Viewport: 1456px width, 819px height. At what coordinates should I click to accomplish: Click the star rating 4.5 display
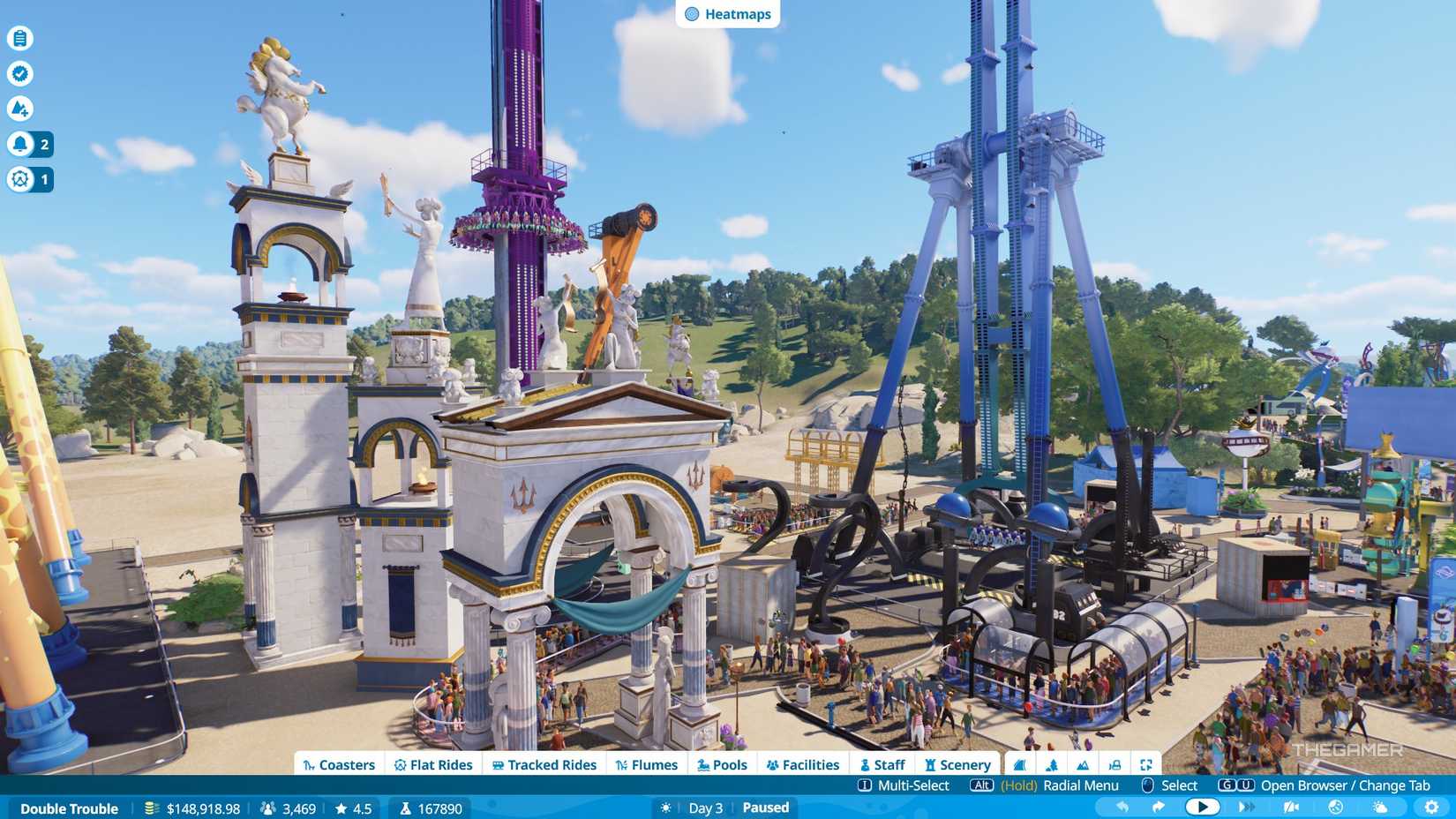click(352, 808)
